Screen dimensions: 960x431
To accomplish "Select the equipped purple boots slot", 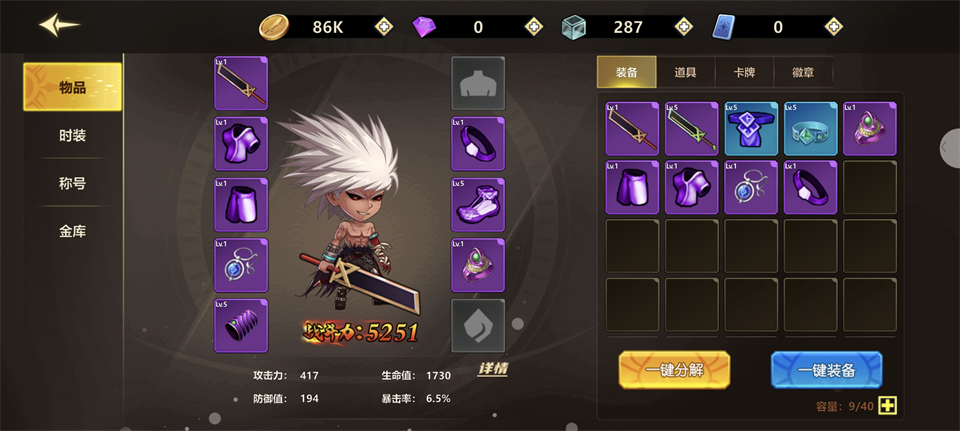I will tap(478, 204).
